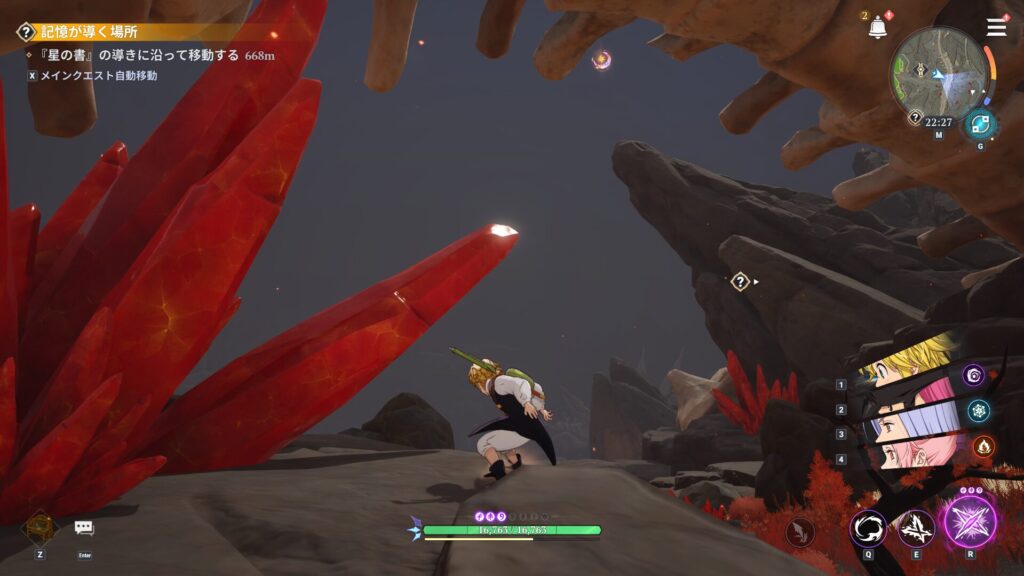Select the quest marker on the screen
Viewport: 1024px width, 576px height.
739,282
